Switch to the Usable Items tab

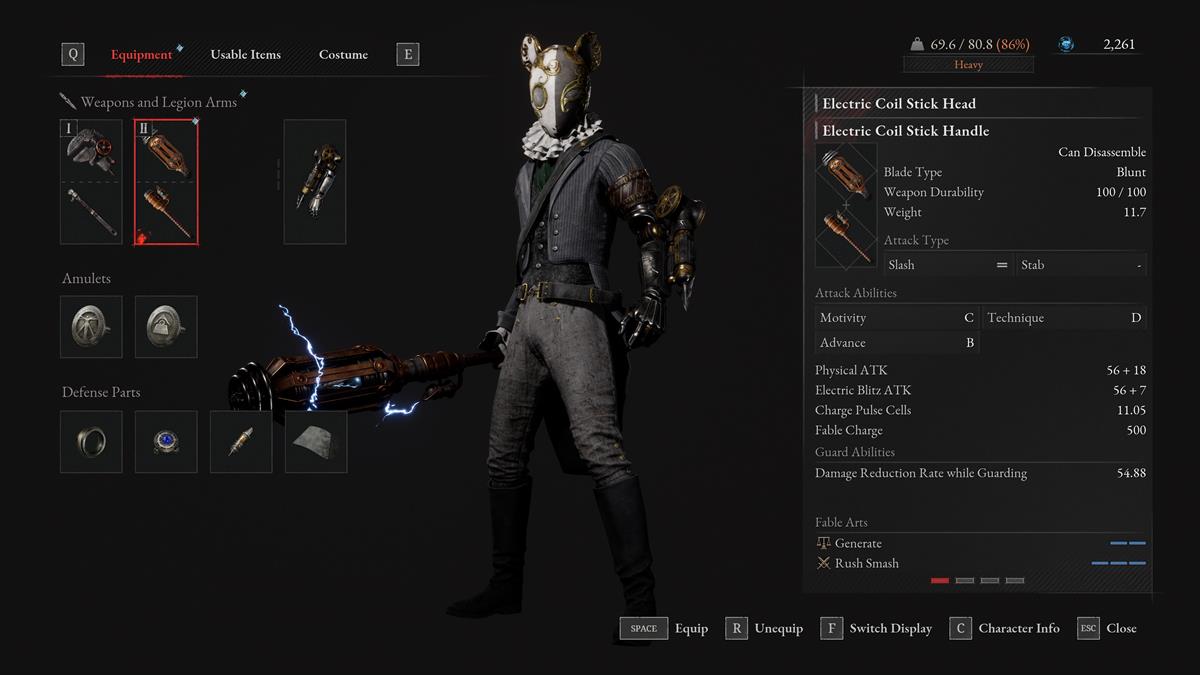click(x=245, y=54)
